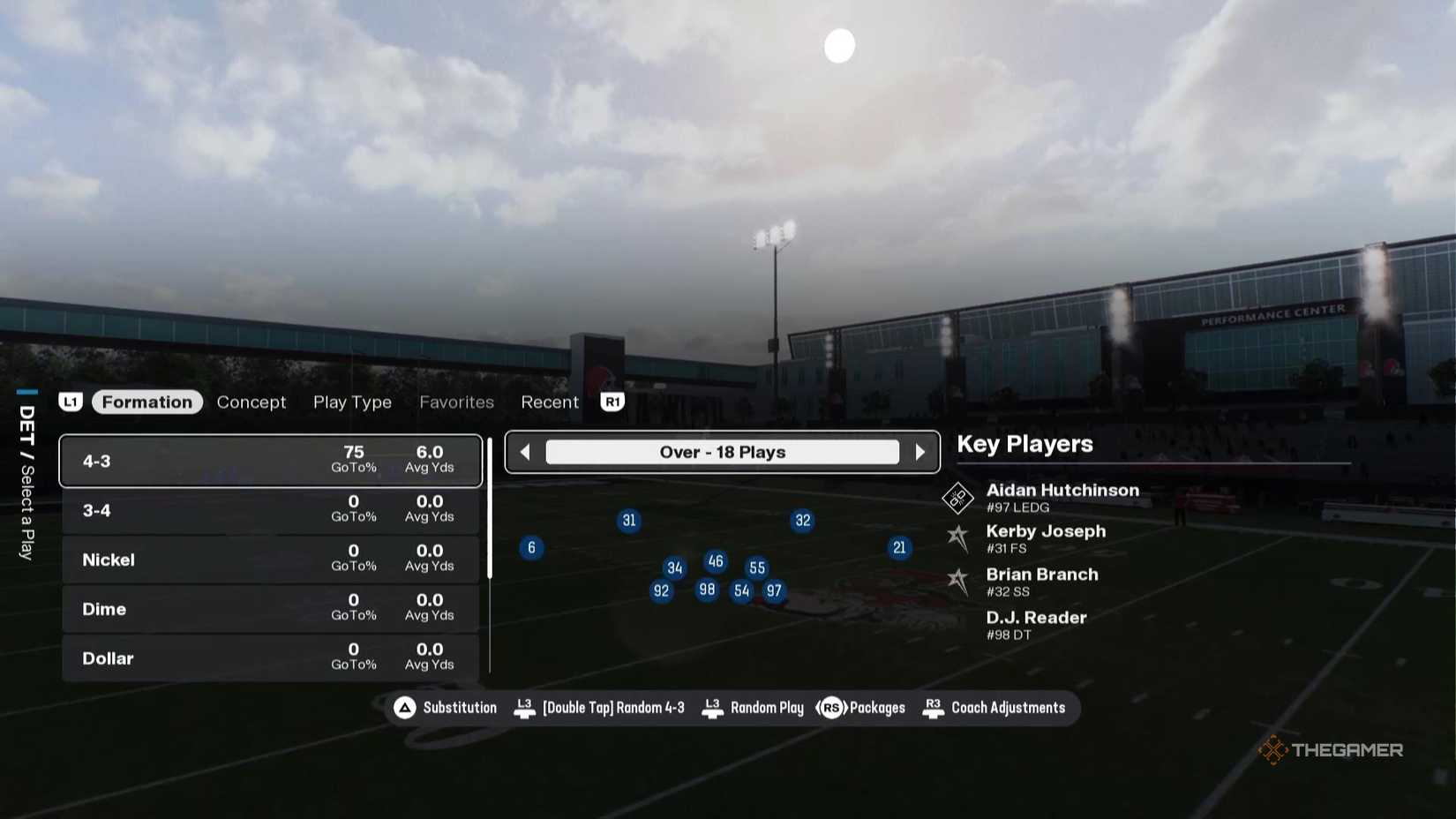Click the L1 bumper icon beside Formation
Viewport: 1456px width, 819px height.
click(71, 402)
